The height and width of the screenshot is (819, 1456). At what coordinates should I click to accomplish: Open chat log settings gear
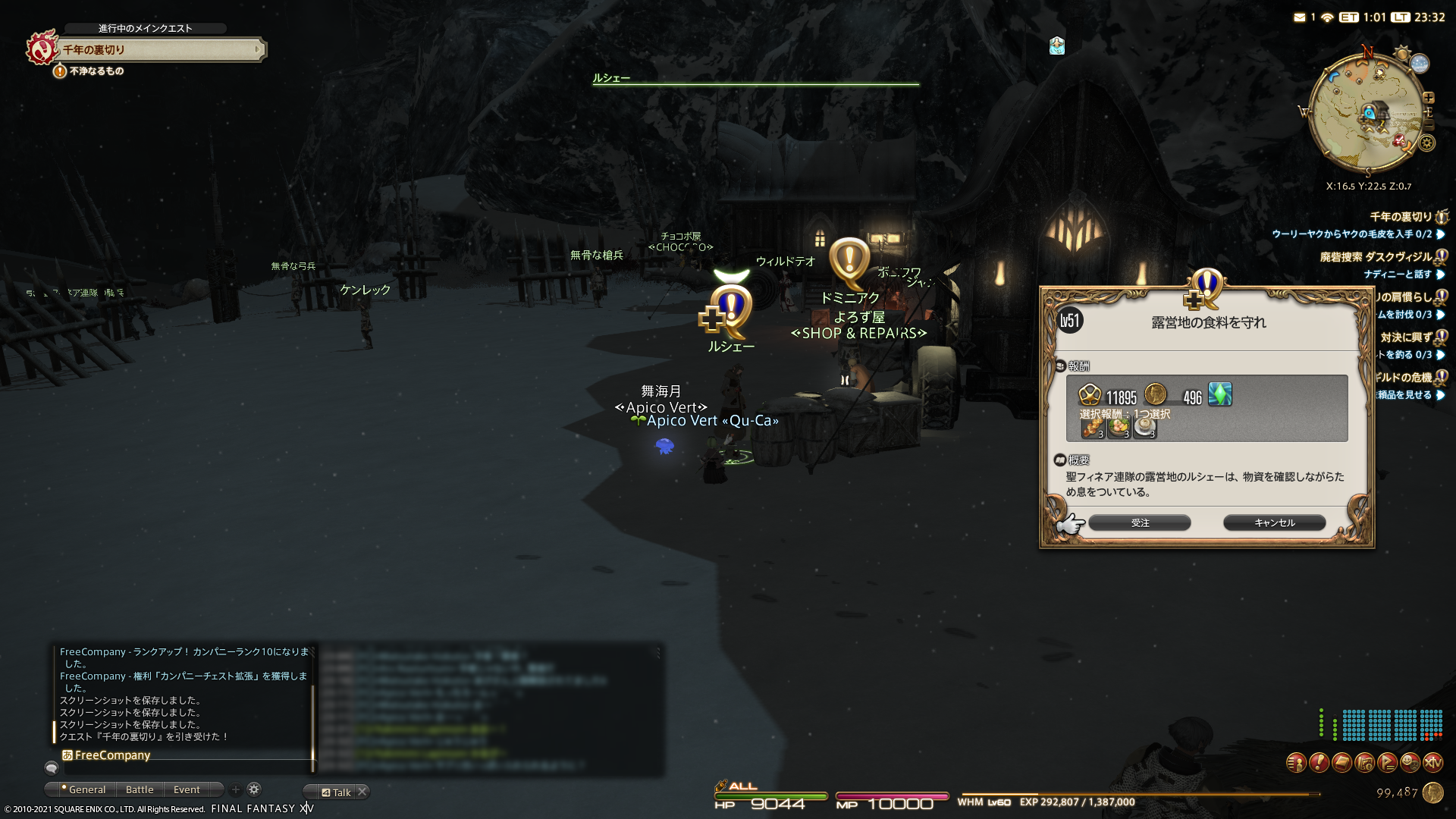pyautogui.click(x=254, y=789)
